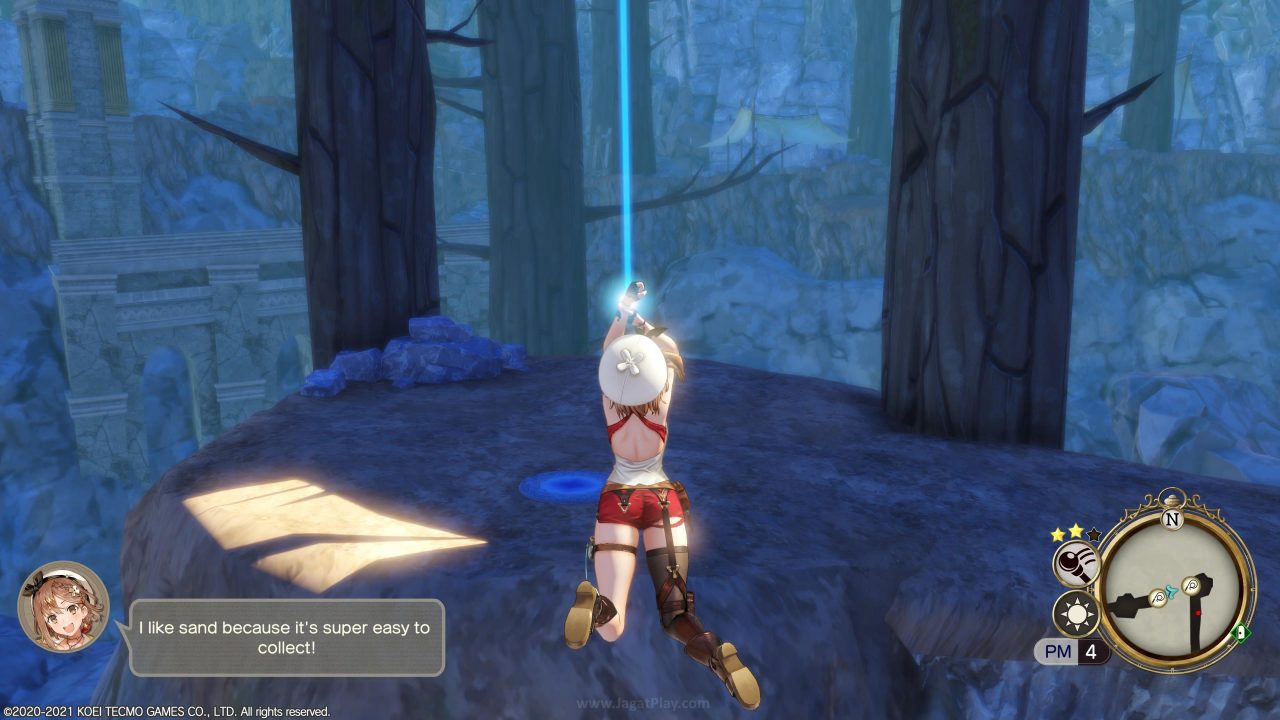This screenshot has width=1280, height=720.
Task: Click the sand collecting dialogue bubble
Action: click(x=284, y=637)
